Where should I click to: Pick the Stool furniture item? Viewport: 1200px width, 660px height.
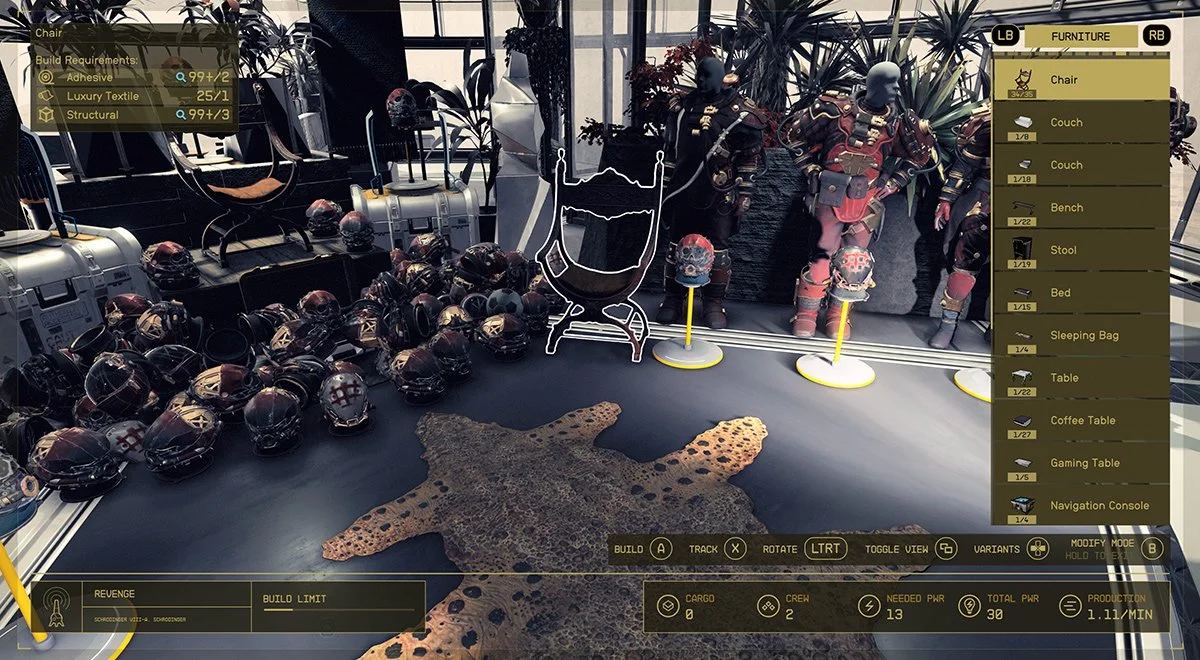point(1080,250)
